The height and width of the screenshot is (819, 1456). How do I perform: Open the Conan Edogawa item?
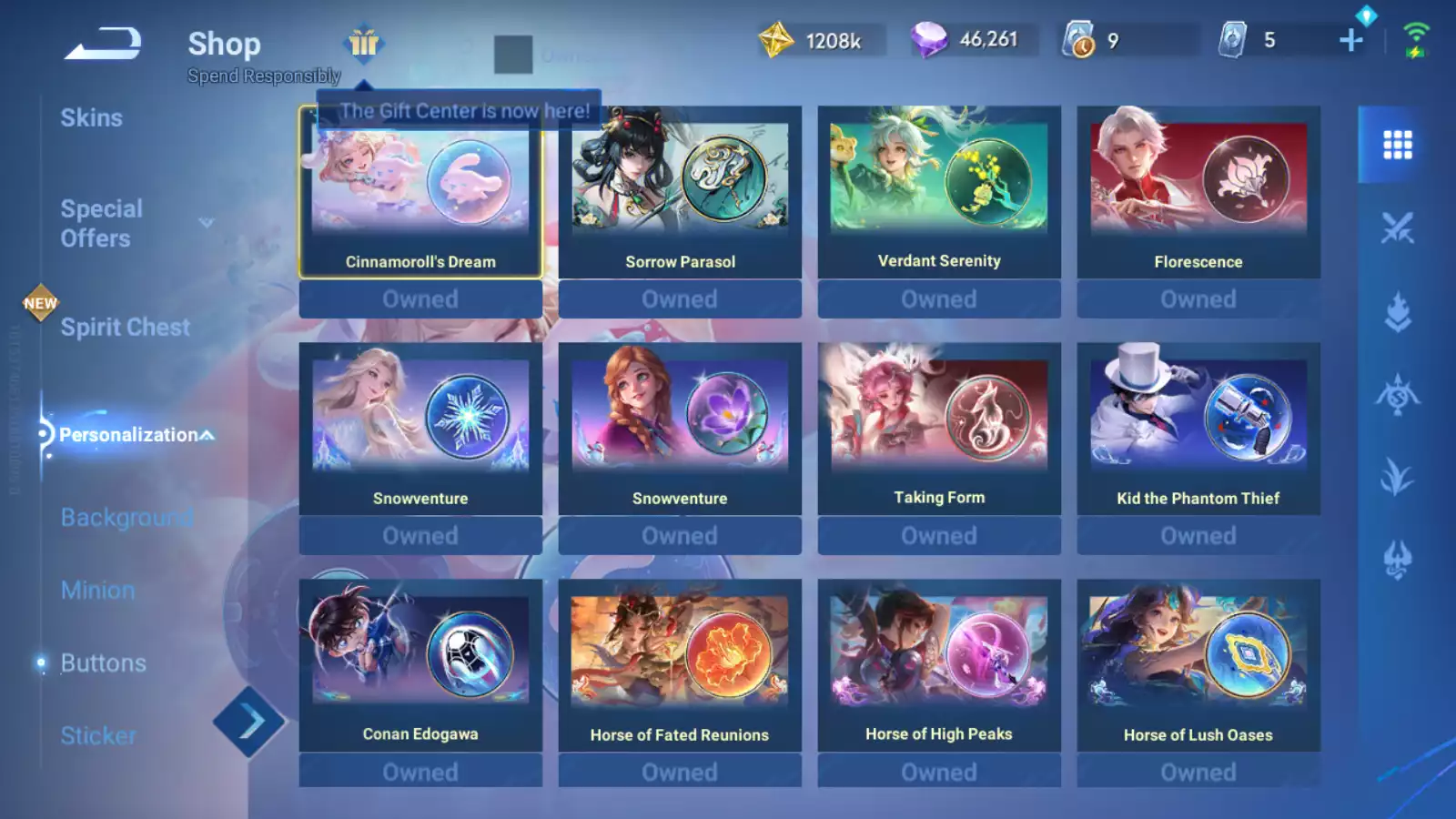click(x=420, y=666)
